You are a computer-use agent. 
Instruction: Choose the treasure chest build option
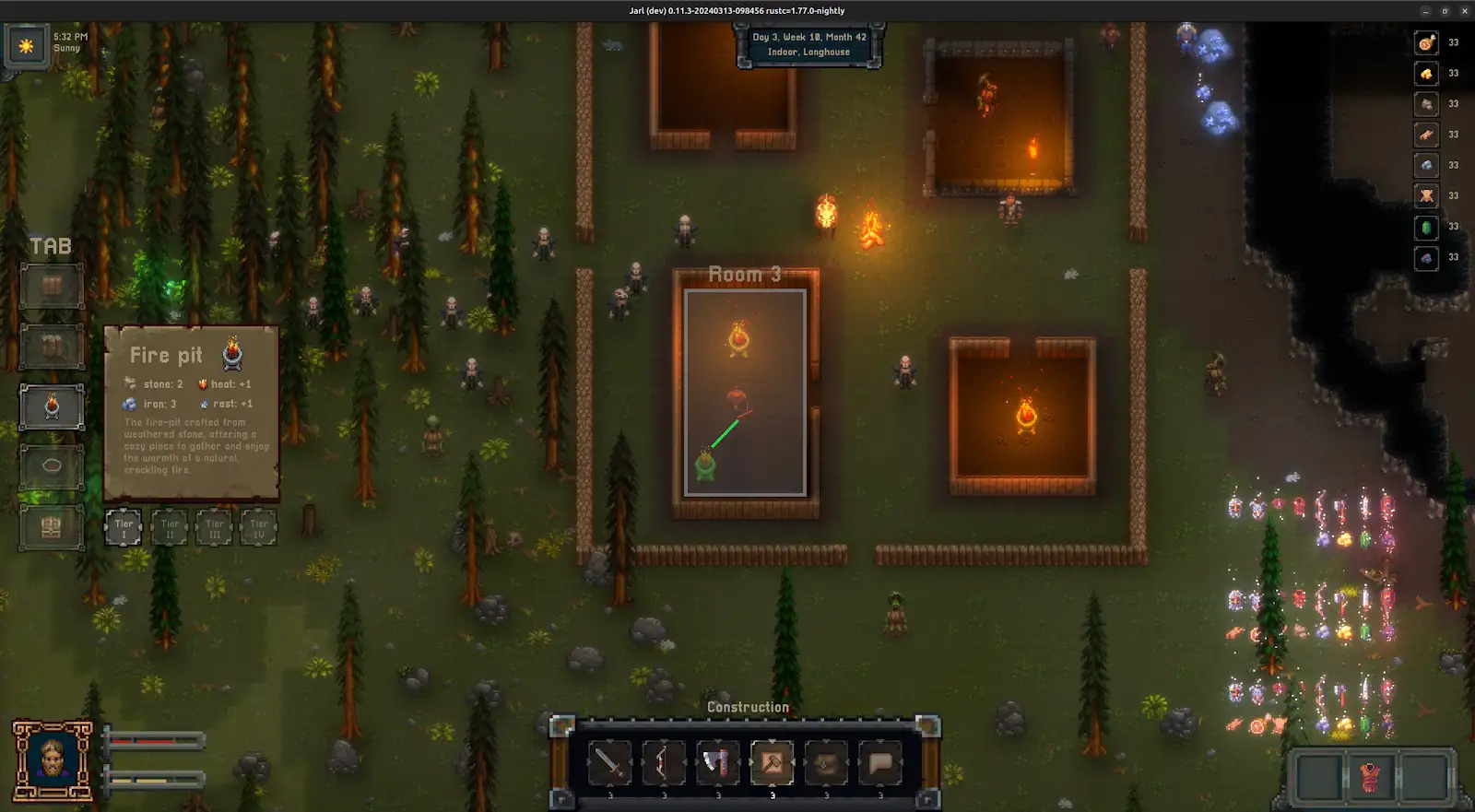pyautogui.click(x=52, y=527)
